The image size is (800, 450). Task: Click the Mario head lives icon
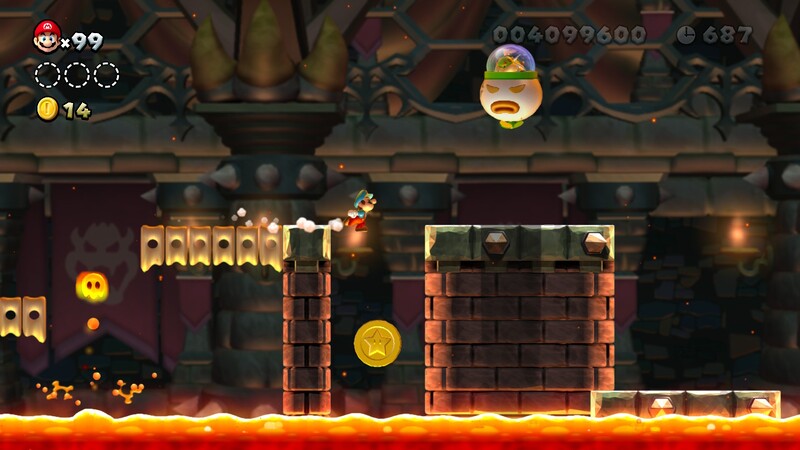[x=46, y=37]
